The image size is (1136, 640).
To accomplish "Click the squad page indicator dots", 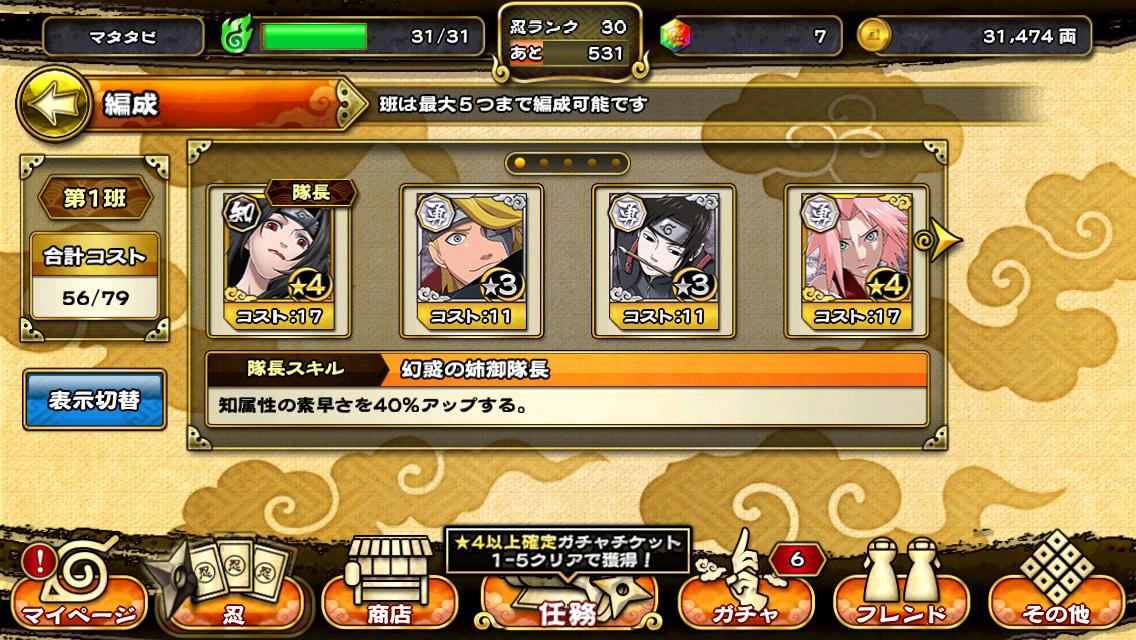I will tap(567, 162).
